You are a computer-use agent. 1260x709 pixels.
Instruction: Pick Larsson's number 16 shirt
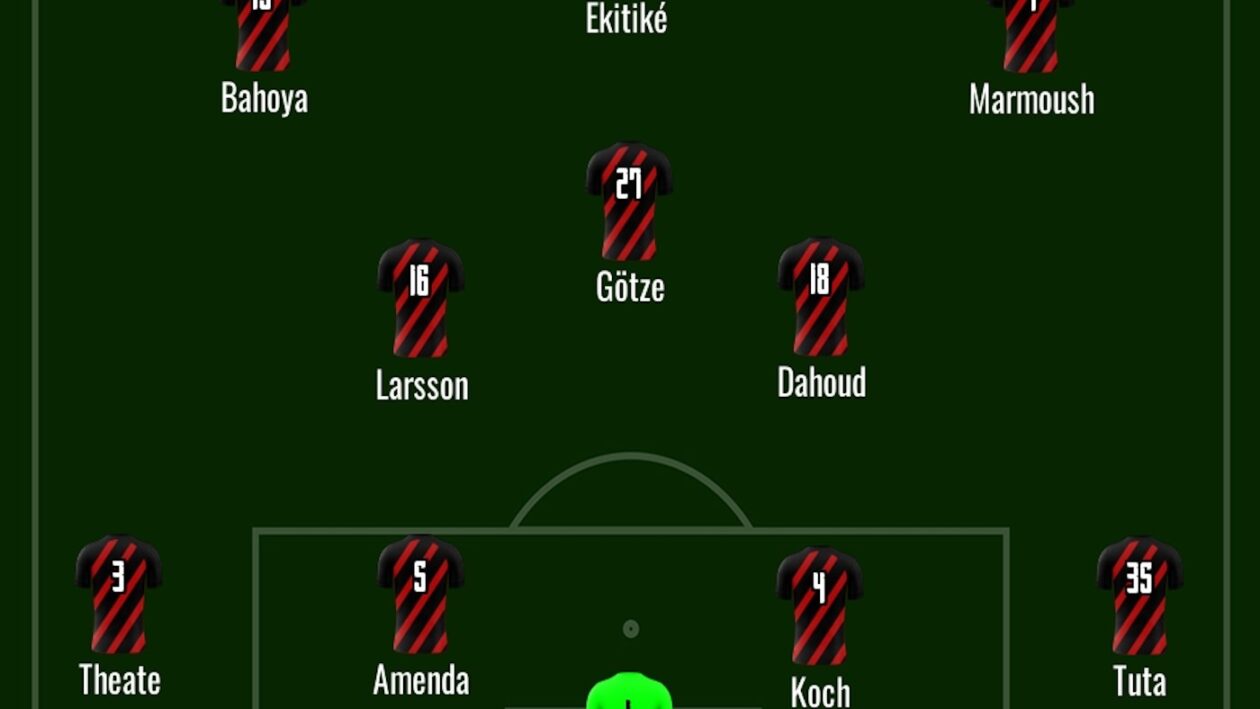click(420, 297)
